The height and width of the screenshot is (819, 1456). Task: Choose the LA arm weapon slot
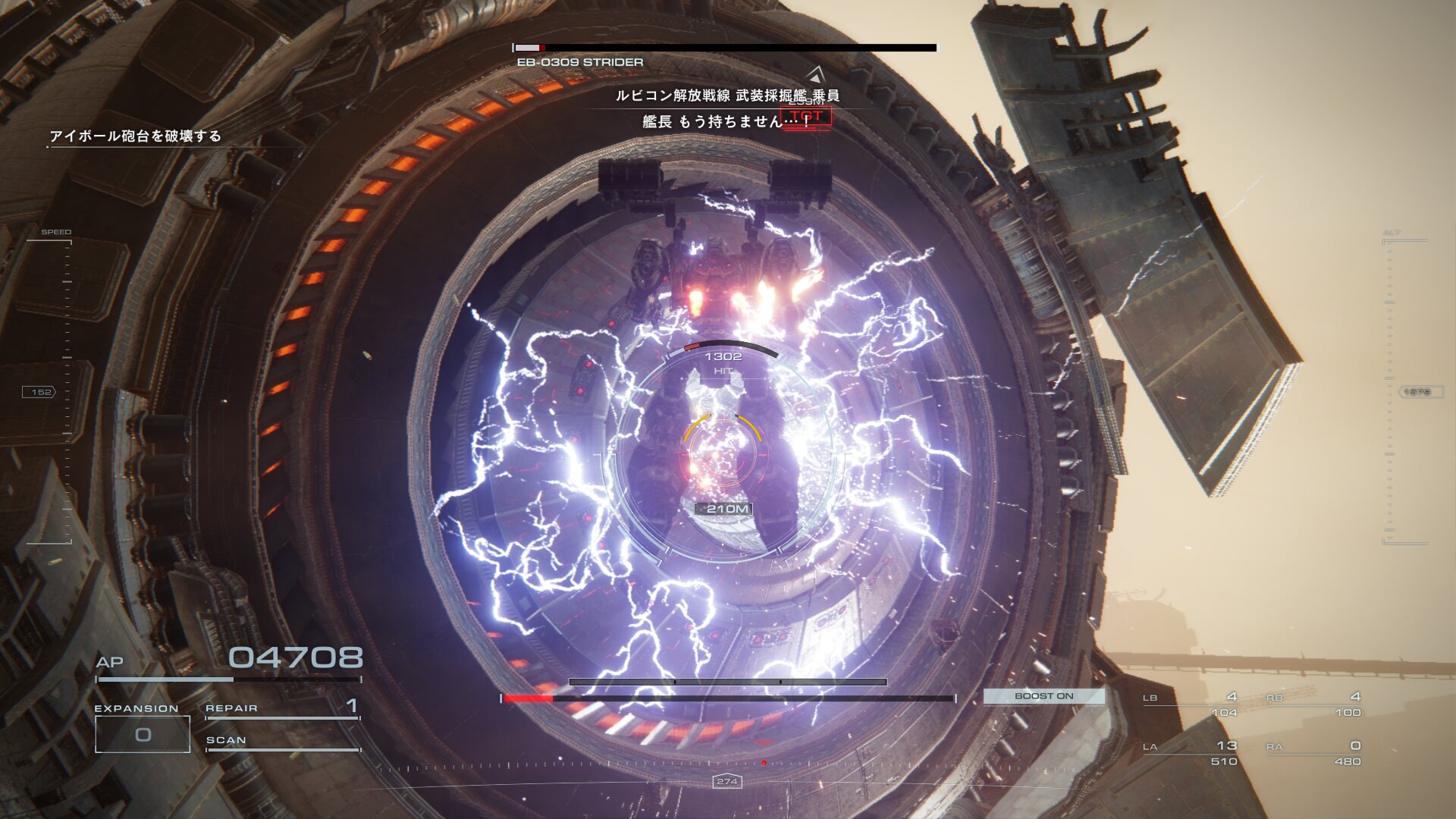[x=1192, y=753]
